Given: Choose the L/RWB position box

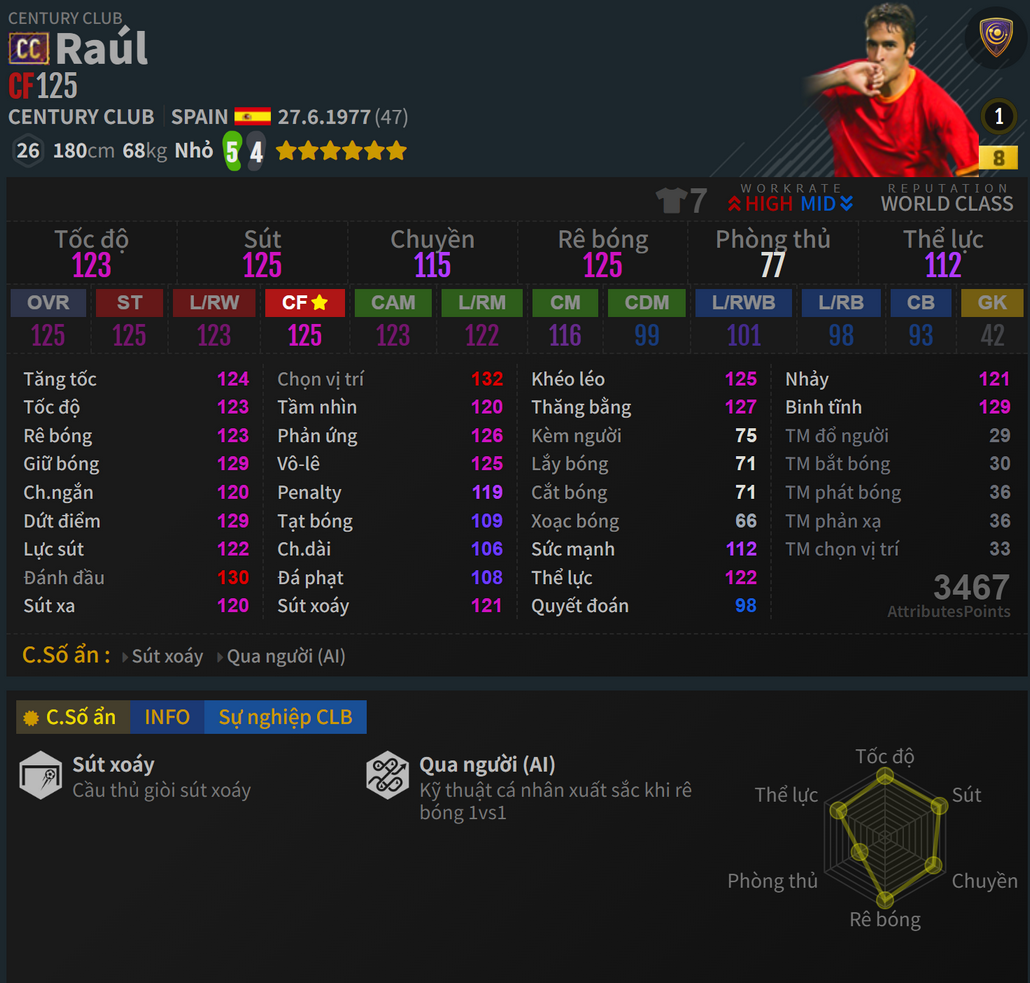Looking at the screenshot, I should coord(743,303).
